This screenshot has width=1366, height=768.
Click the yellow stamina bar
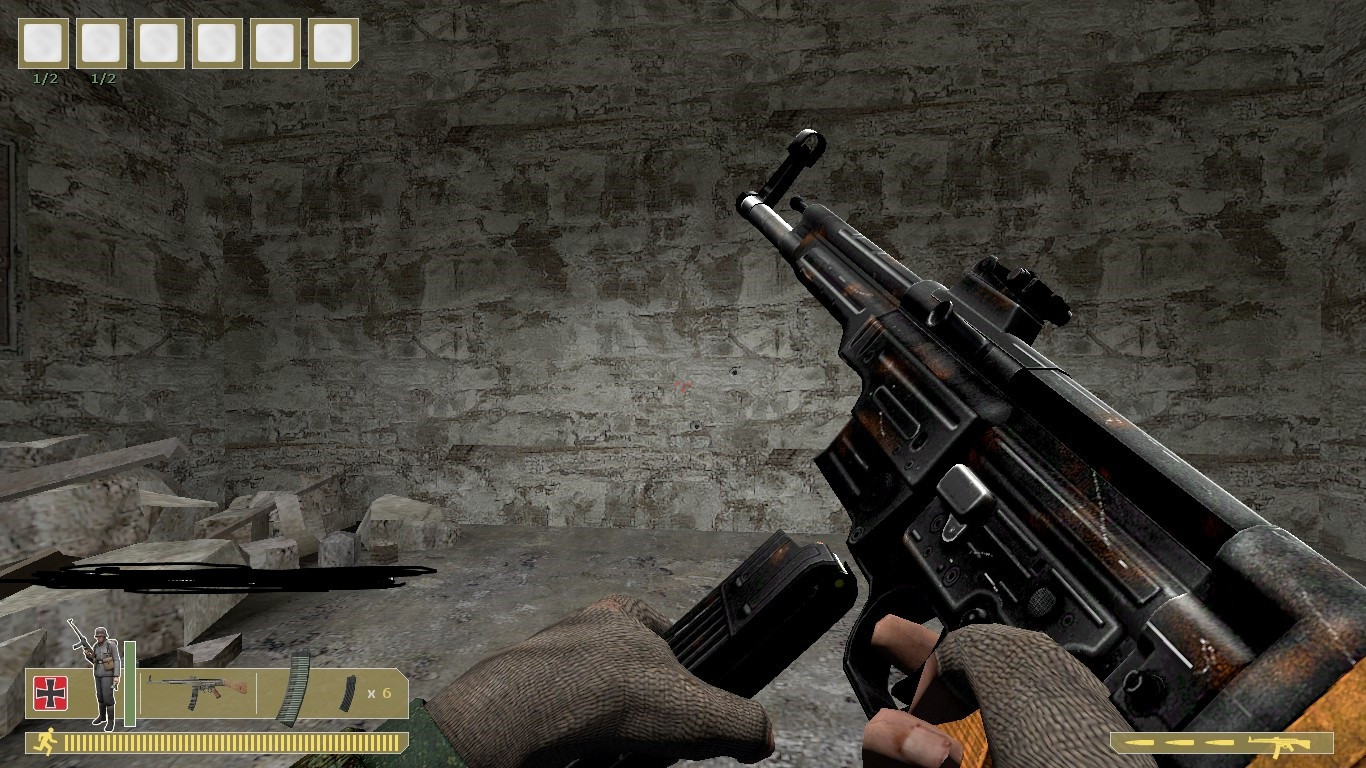pos(230,742)
